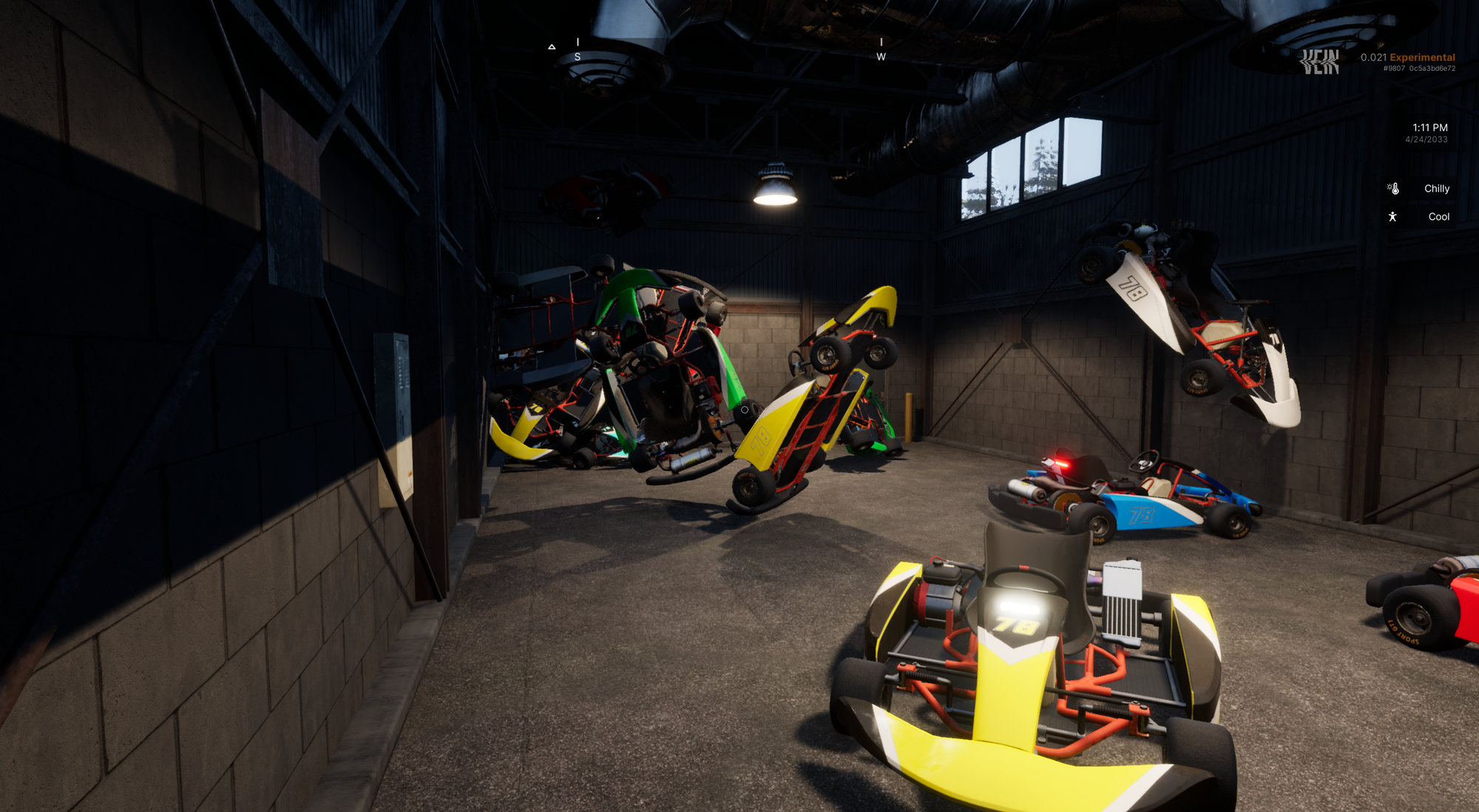Image resolution: width=1479 pixels, height=812 pixels.
Task: Click the thermometer icon beside Chilly
Action: coord(1393,189)
